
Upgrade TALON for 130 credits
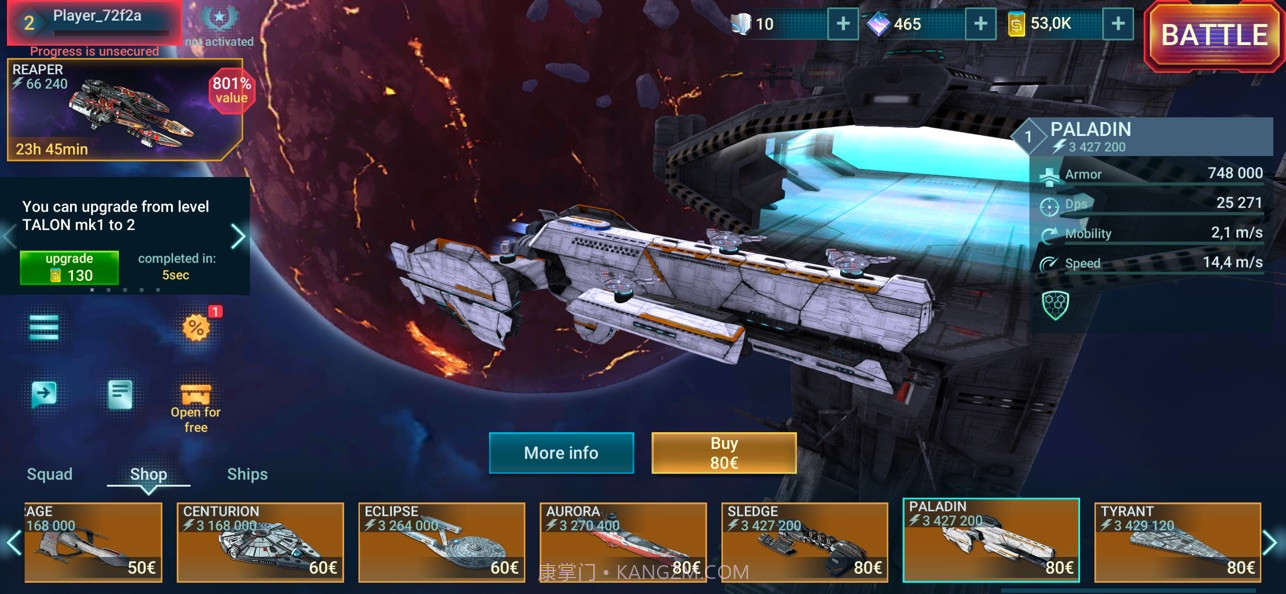pyautogui.click(x=69, y=268)
